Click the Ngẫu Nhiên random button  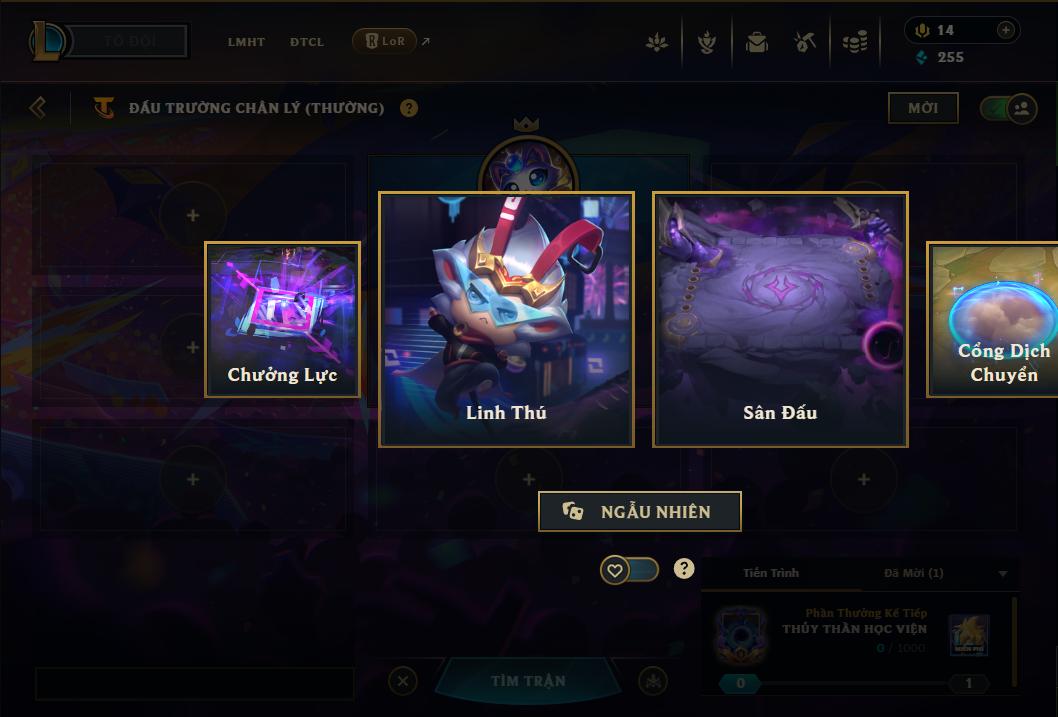(640, 511)
